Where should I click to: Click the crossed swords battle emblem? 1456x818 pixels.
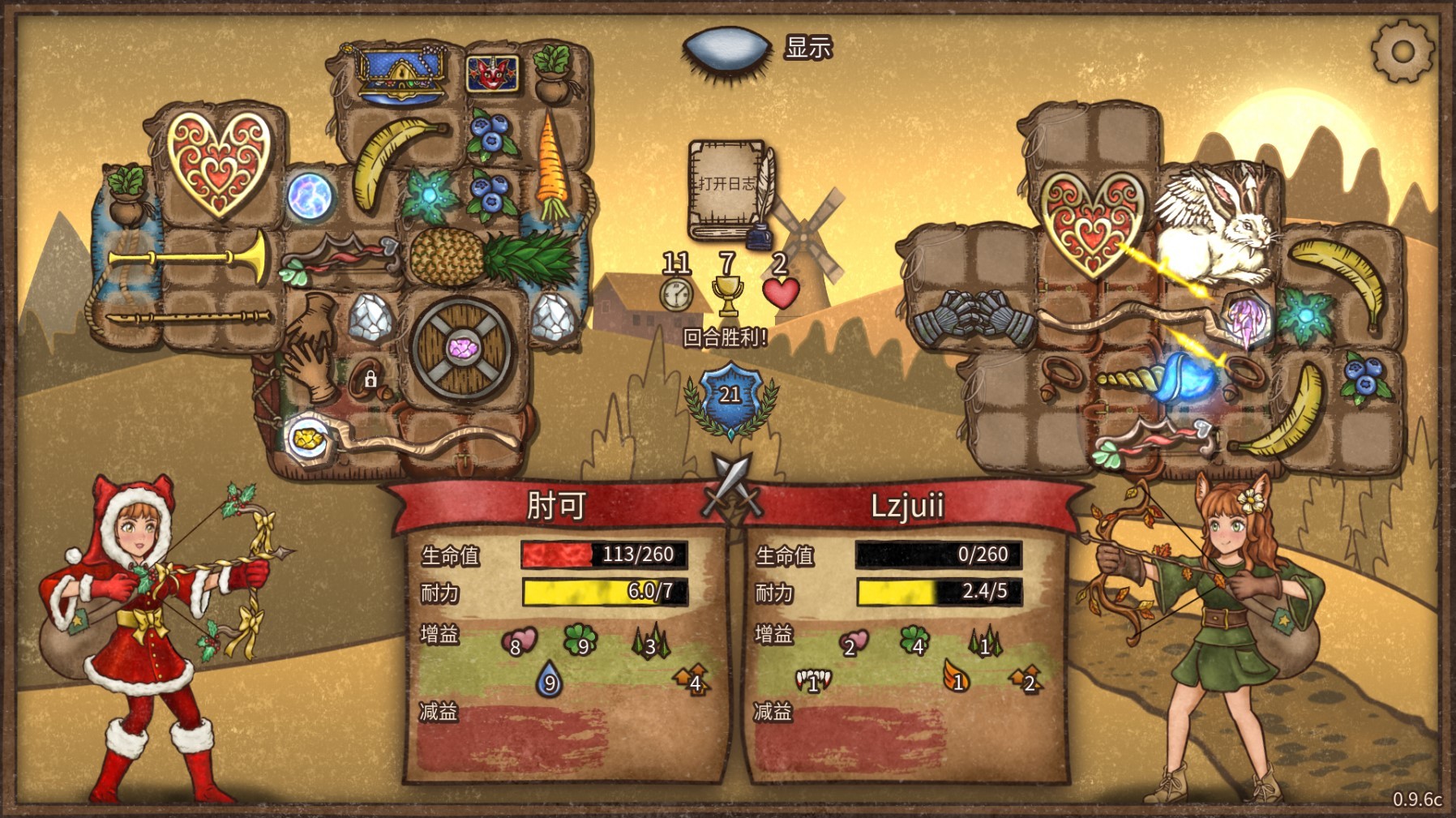(732, 484)
